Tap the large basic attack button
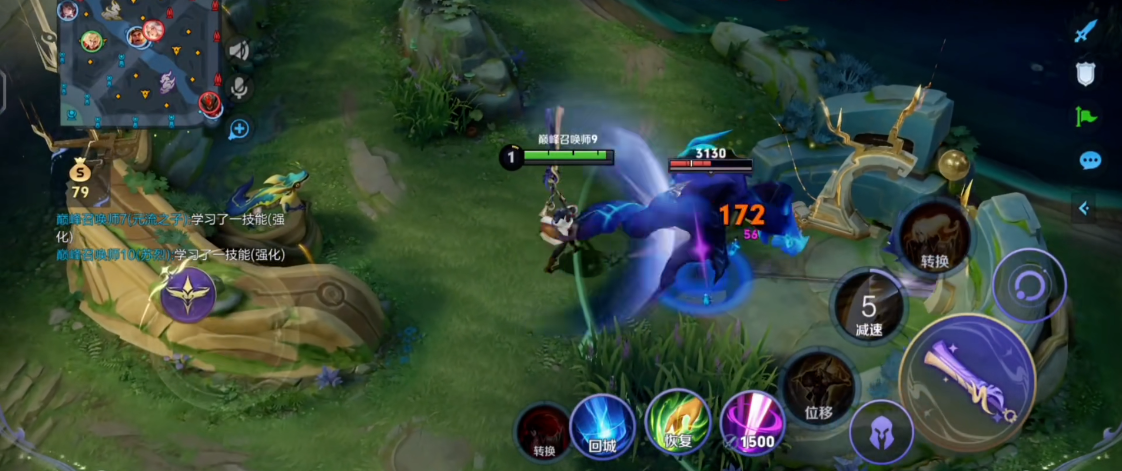 (x=966, y=382)
